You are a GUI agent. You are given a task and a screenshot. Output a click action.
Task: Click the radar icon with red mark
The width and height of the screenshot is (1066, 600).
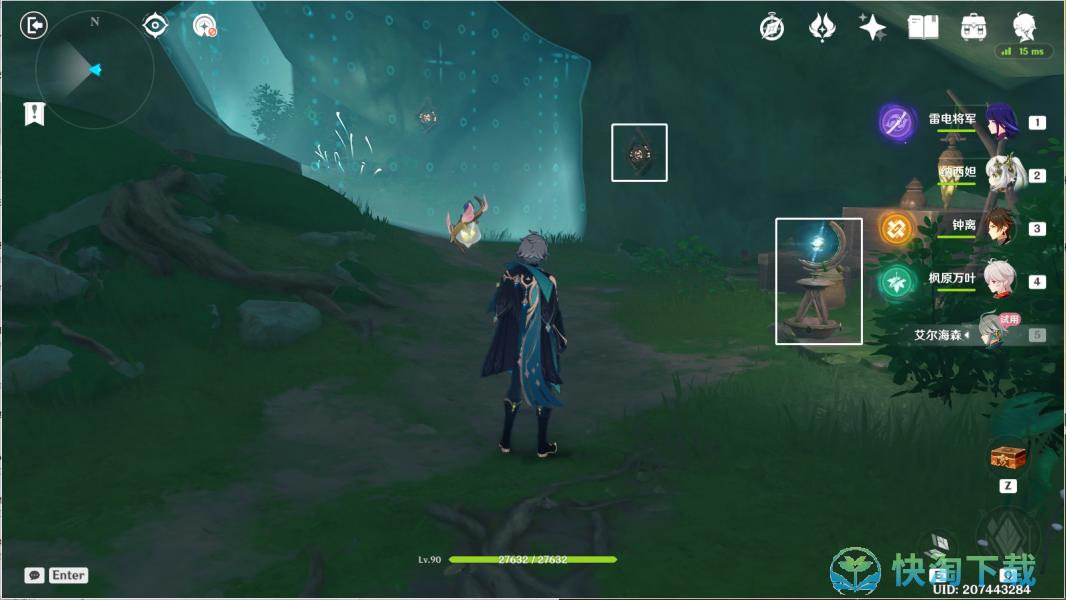(x=205, y=26)
